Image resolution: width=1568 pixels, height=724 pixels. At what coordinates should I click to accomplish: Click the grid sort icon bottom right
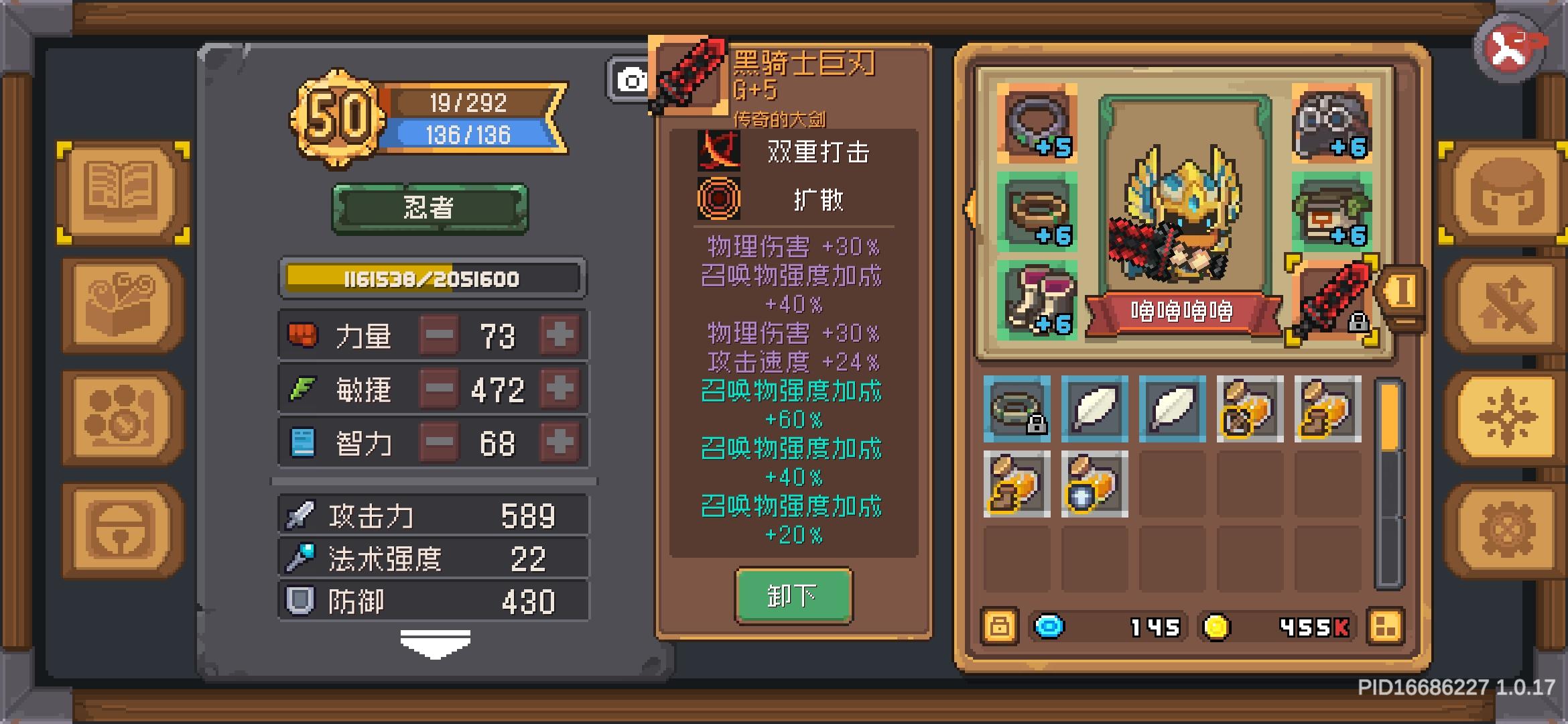[x=1387, y=627]
